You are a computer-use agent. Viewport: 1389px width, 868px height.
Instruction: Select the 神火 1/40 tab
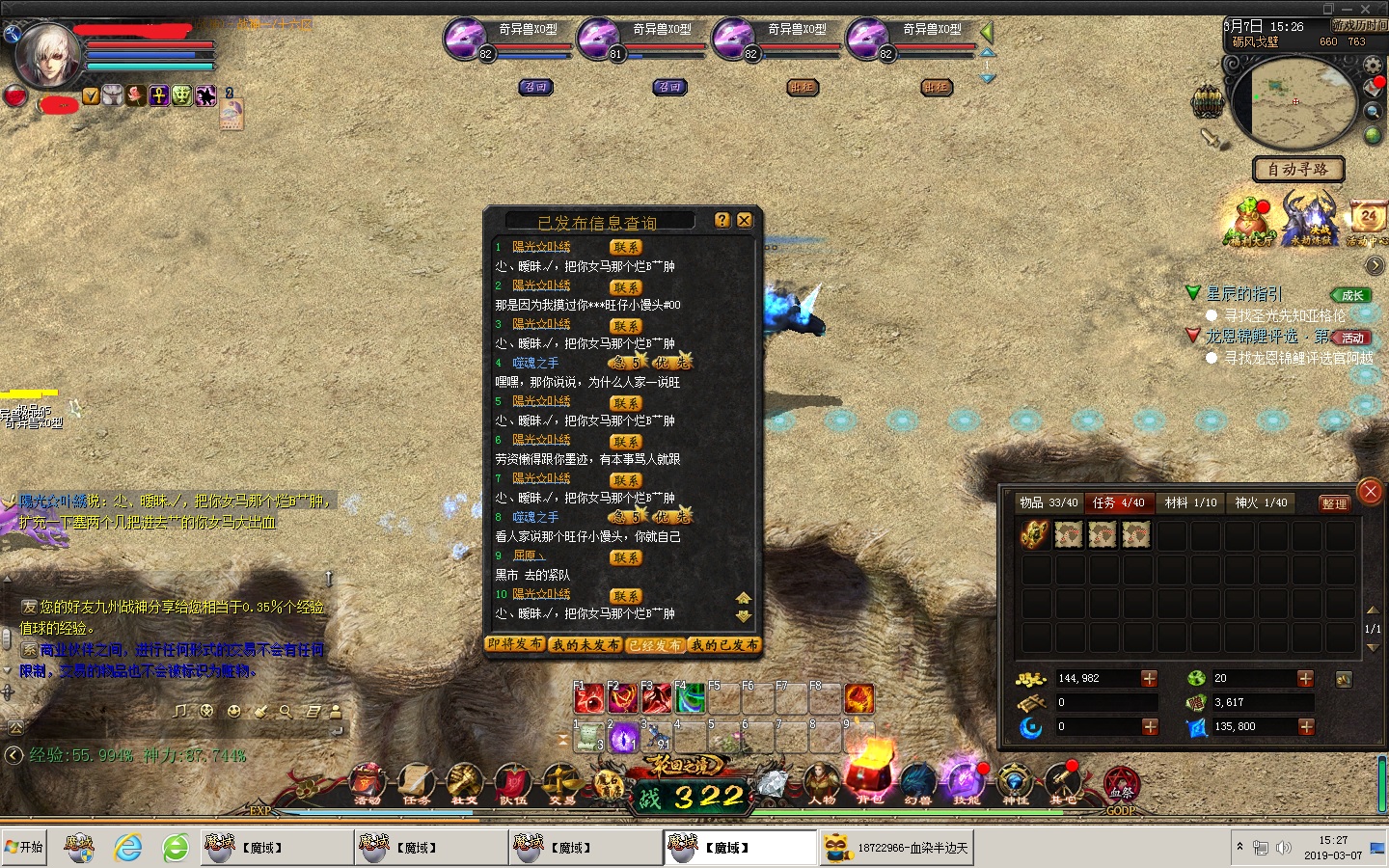1261,502
